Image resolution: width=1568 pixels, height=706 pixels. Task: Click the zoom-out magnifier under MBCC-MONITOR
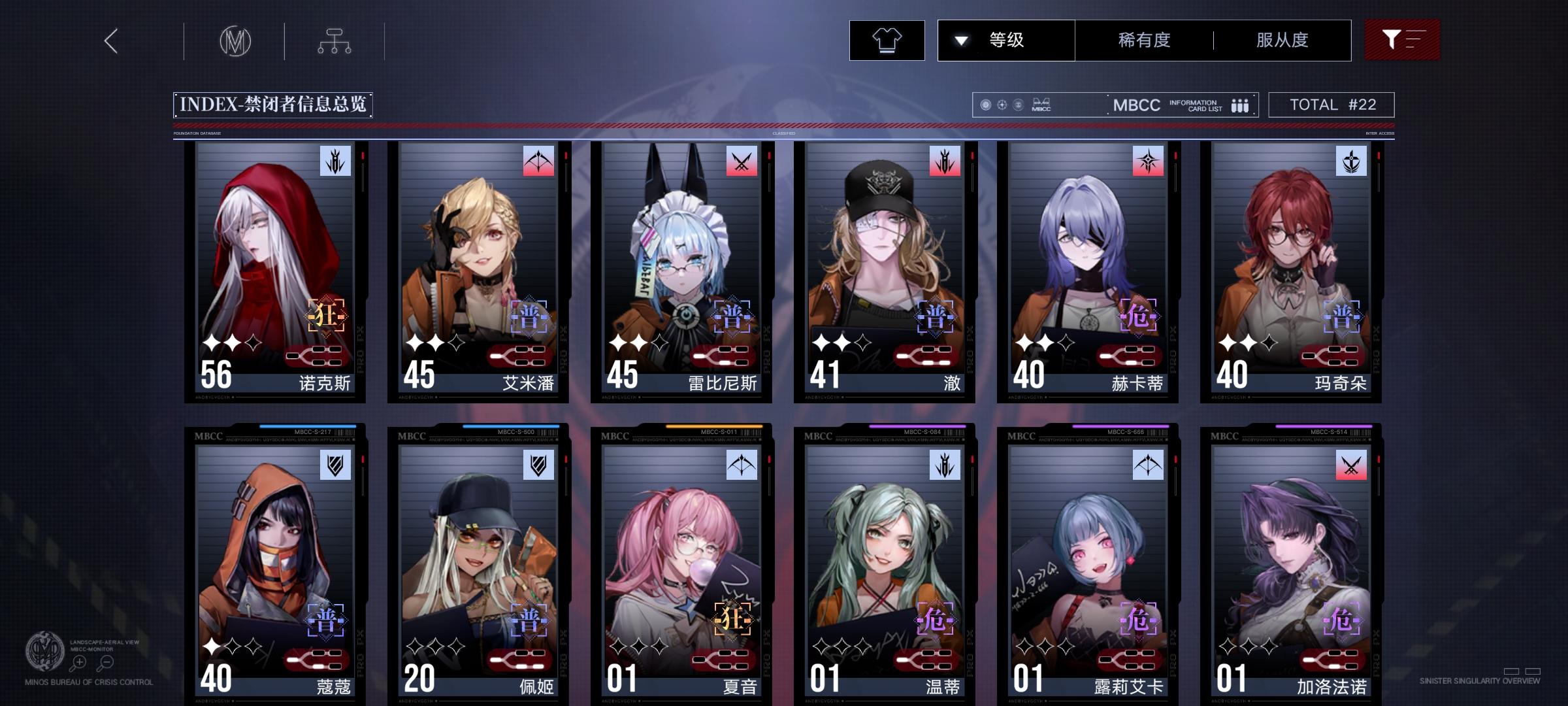click(x=105, y=661)
